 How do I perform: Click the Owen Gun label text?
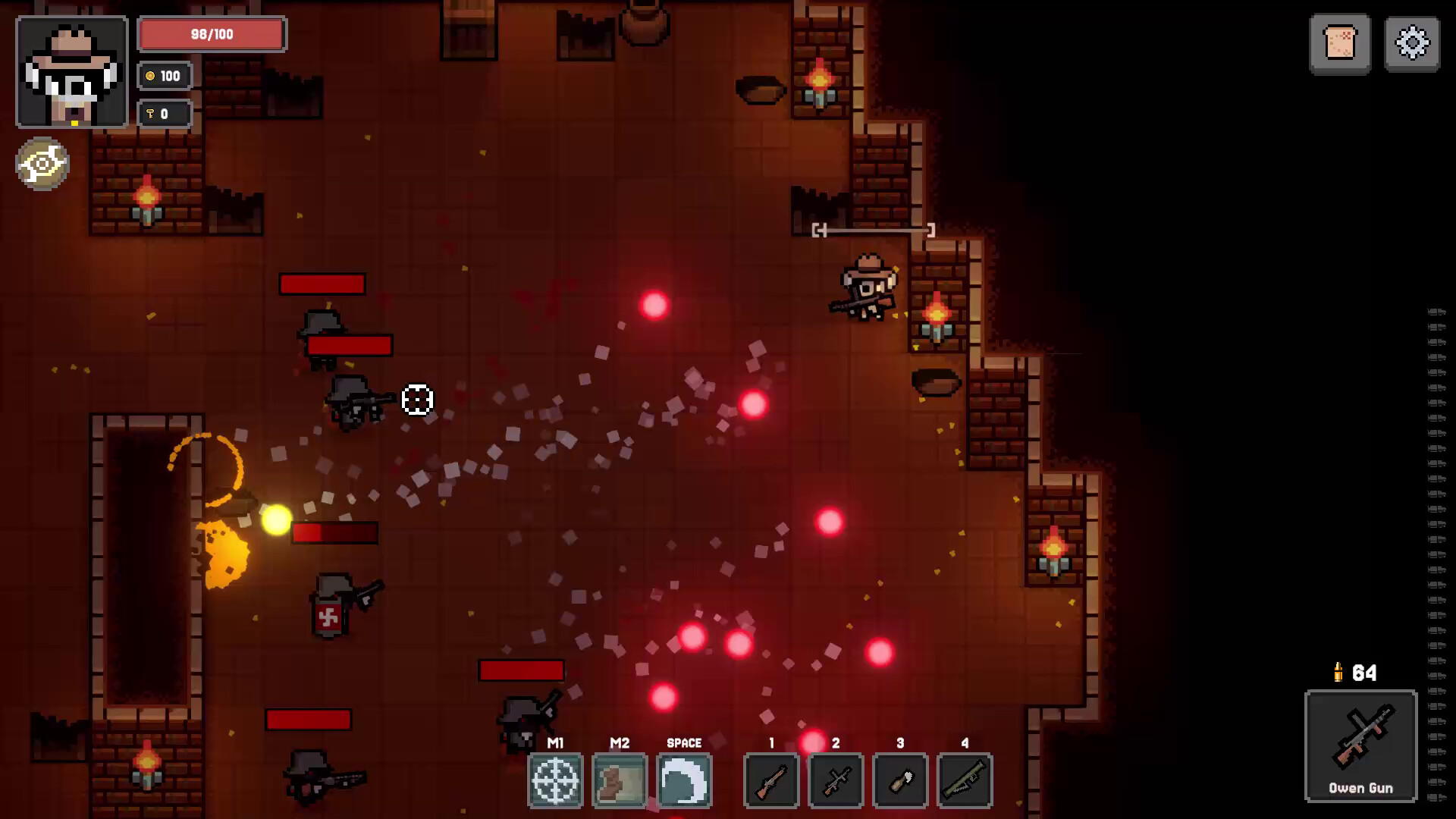coord(1360,789)
